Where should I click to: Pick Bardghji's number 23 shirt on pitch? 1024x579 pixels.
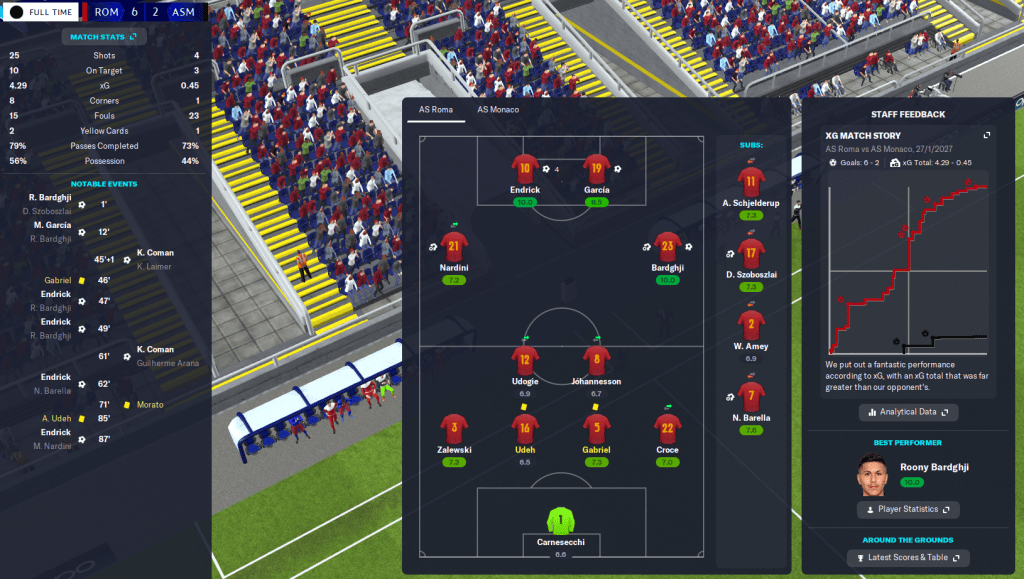(x=667, y=246)
